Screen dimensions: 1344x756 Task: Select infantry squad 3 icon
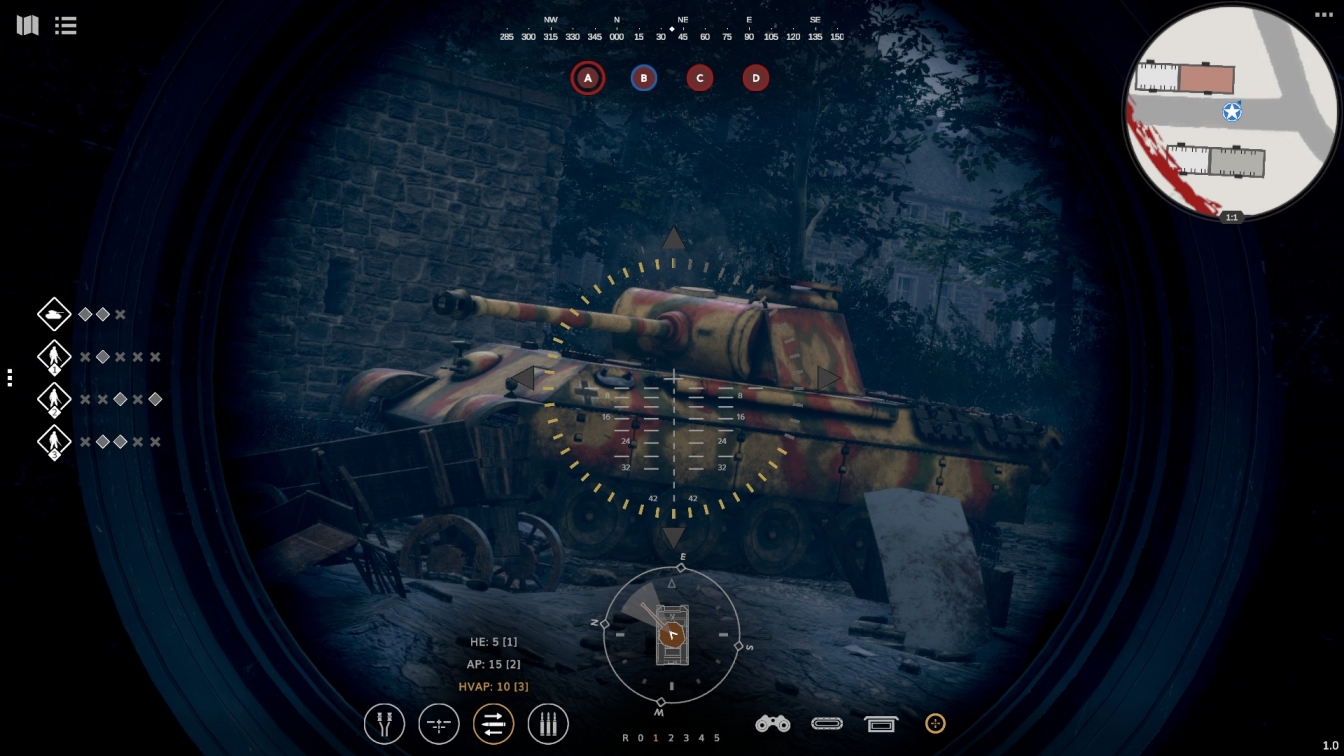click(x=54, y=442)
